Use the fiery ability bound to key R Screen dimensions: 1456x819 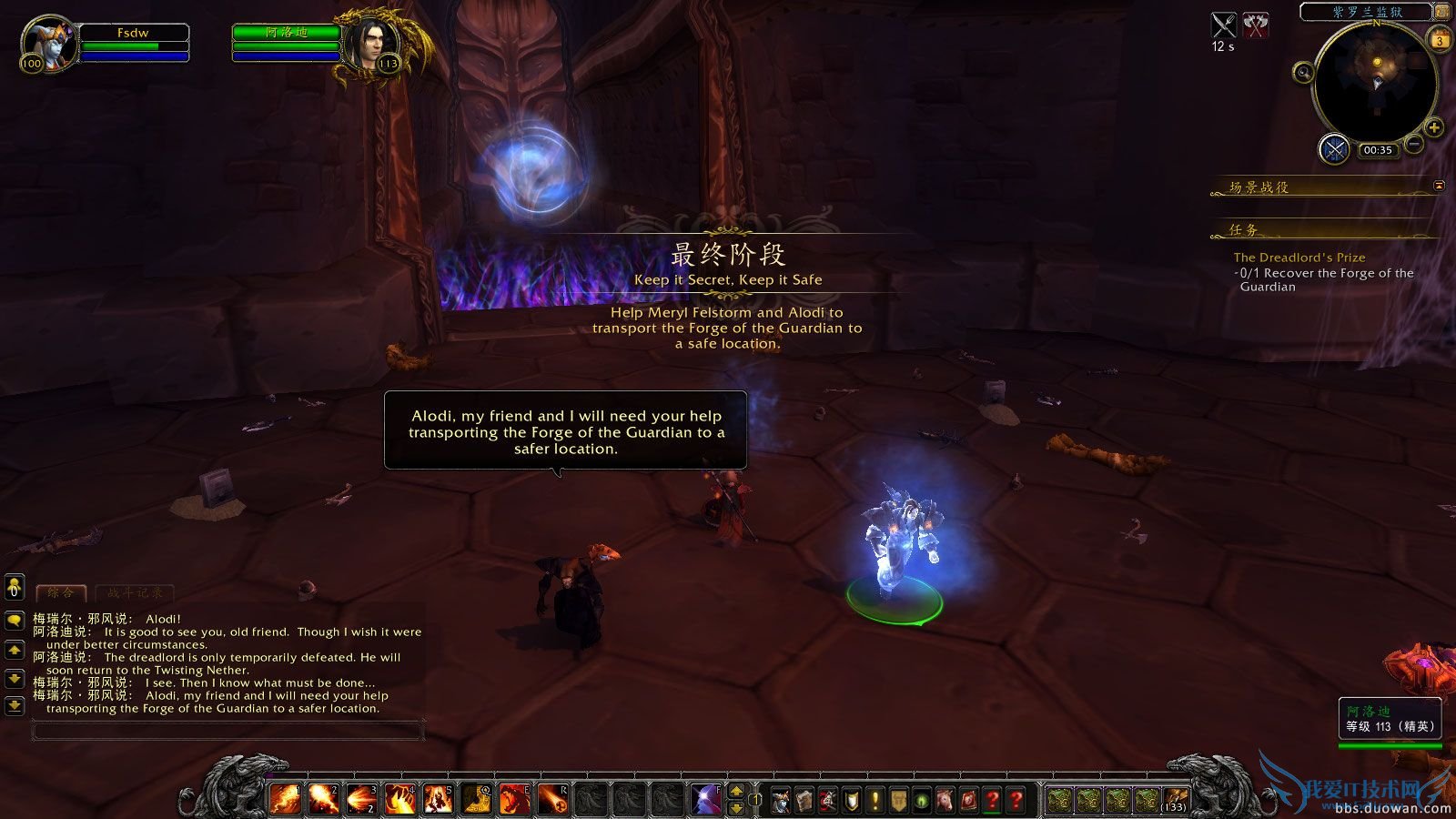553,798
